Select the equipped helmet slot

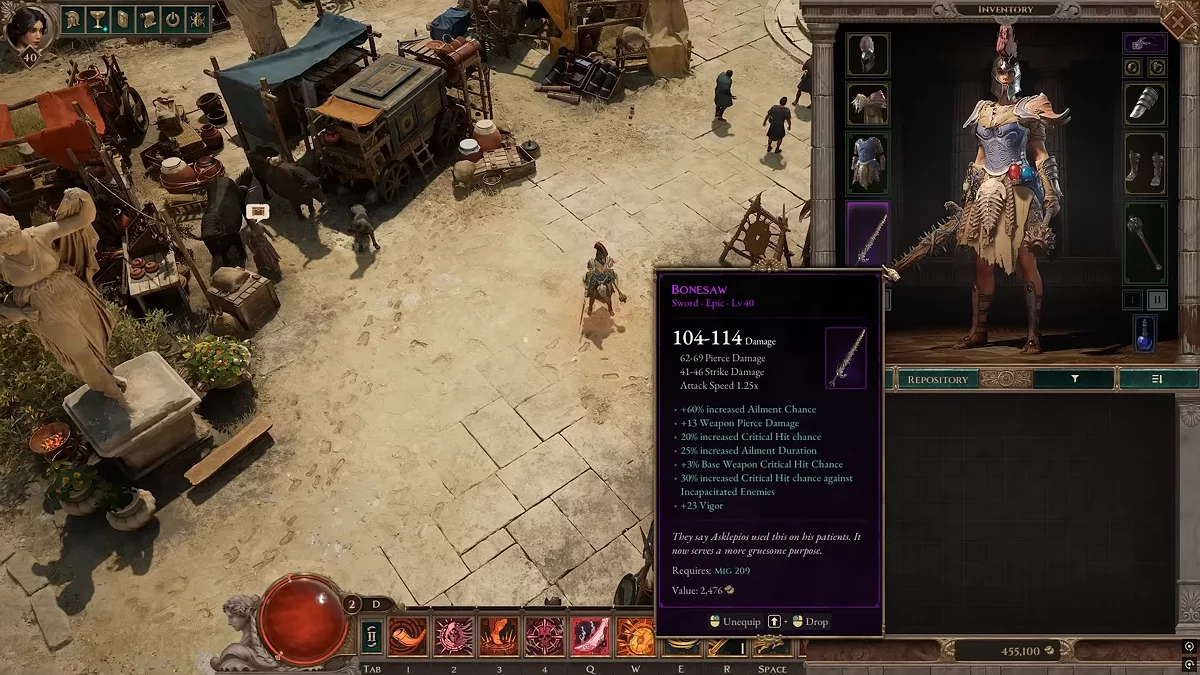coord(867,55)
